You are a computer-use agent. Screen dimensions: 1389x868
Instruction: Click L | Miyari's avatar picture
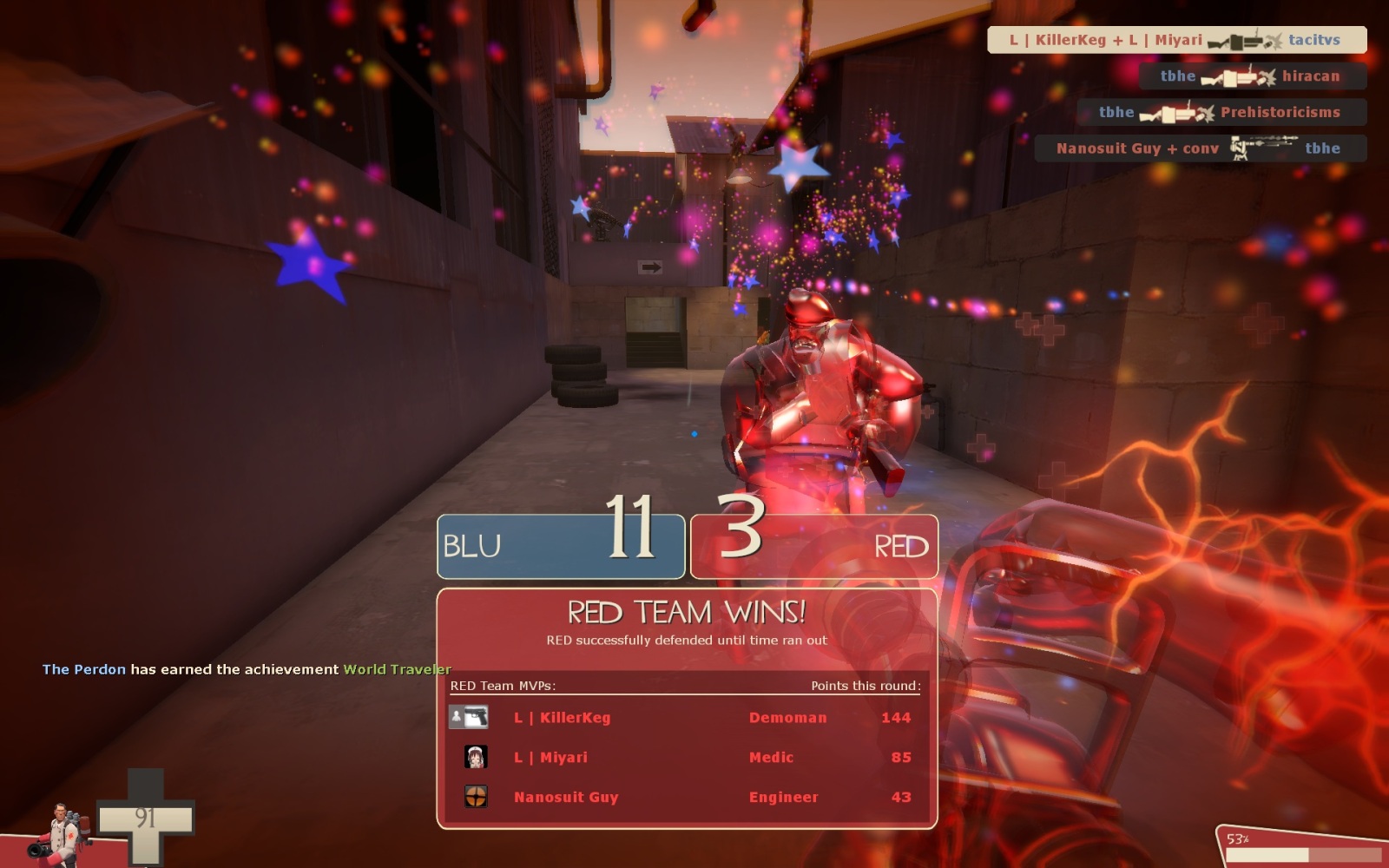pos(476,757)
